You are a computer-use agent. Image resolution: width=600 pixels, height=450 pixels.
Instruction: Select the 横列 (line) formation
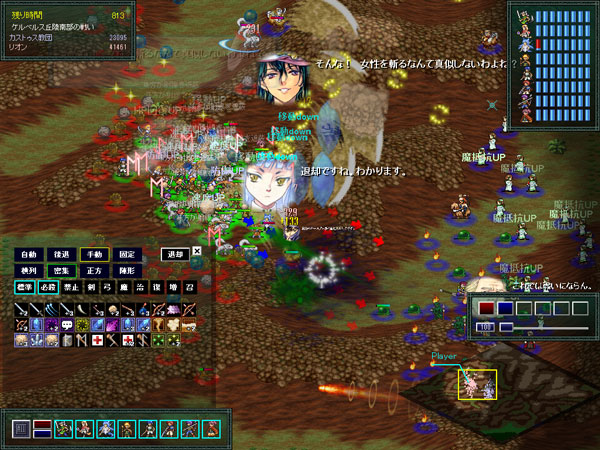pyautogui.click(x=28, y=270)
